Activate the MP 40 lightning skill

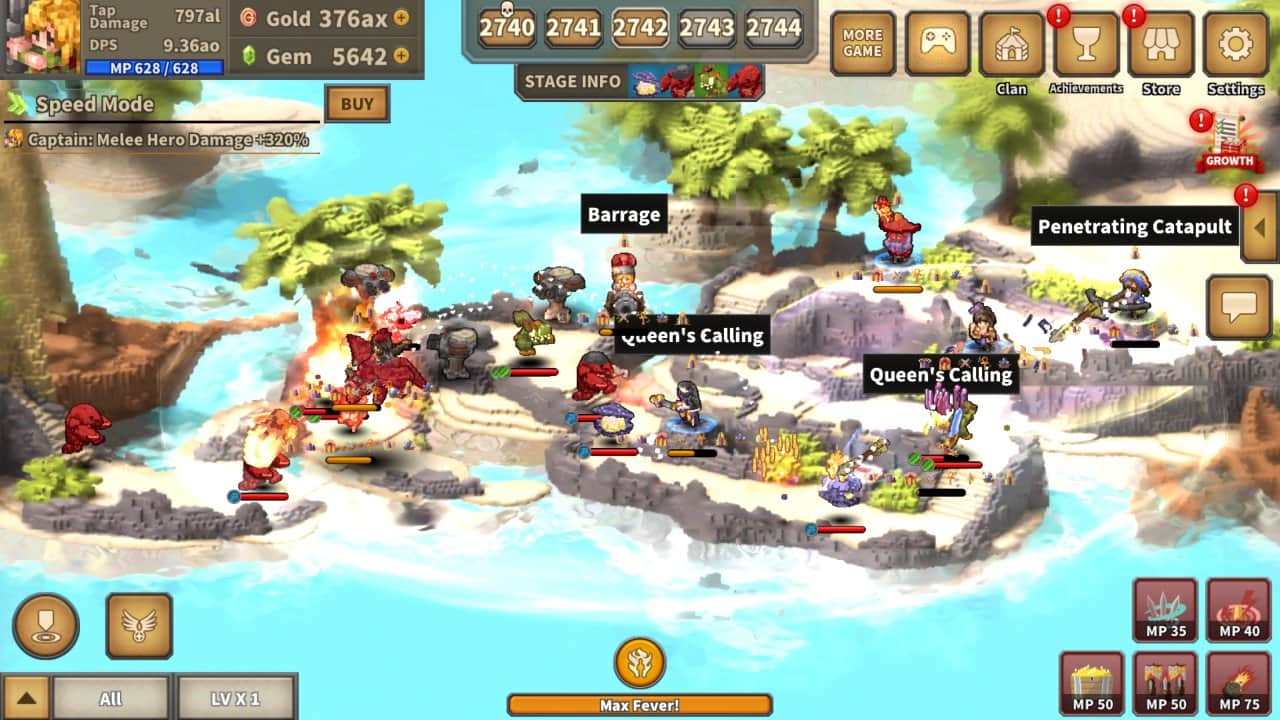1236,610
